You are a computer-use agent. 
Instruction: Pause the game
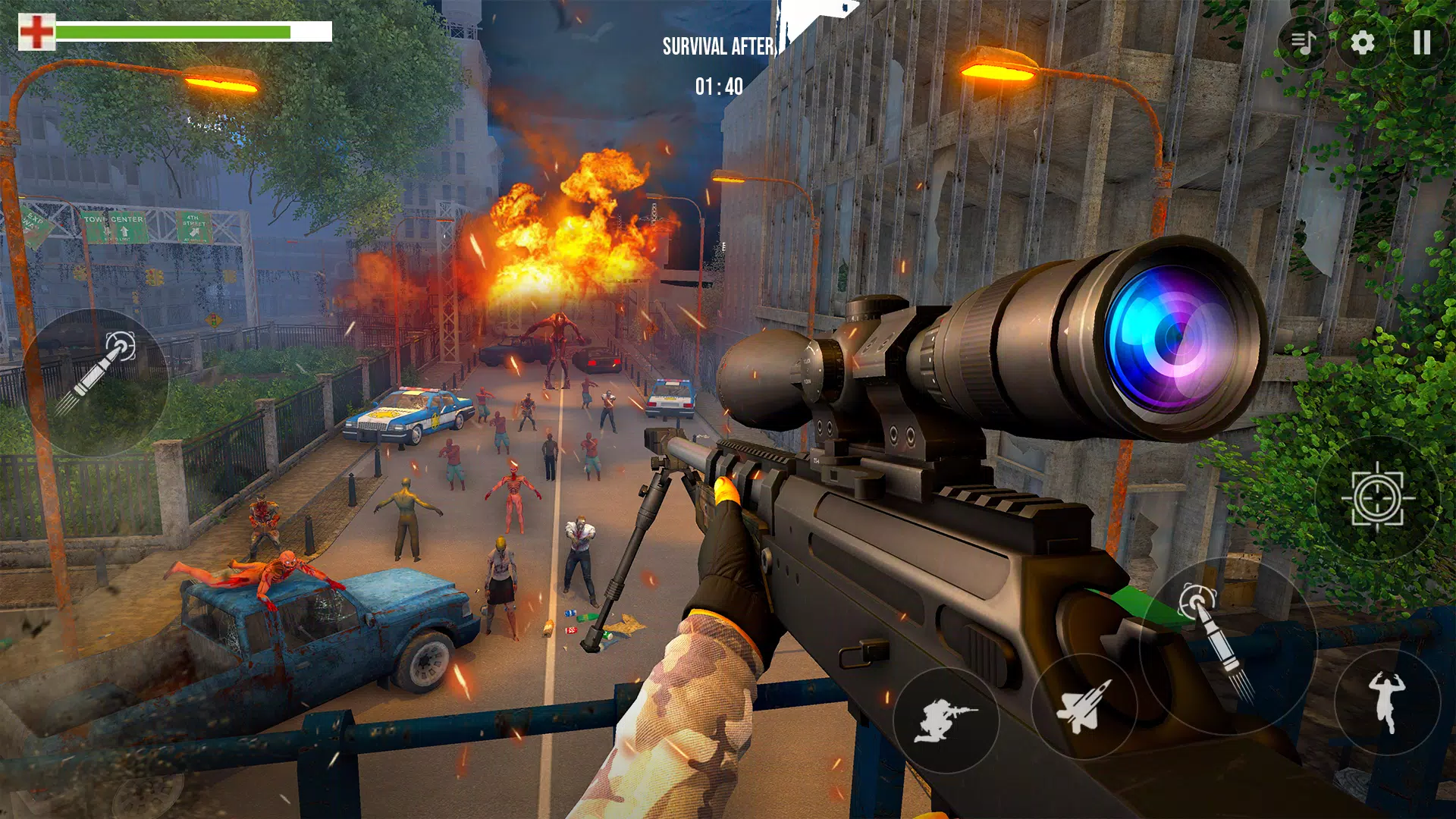[x=1421, y=42]
